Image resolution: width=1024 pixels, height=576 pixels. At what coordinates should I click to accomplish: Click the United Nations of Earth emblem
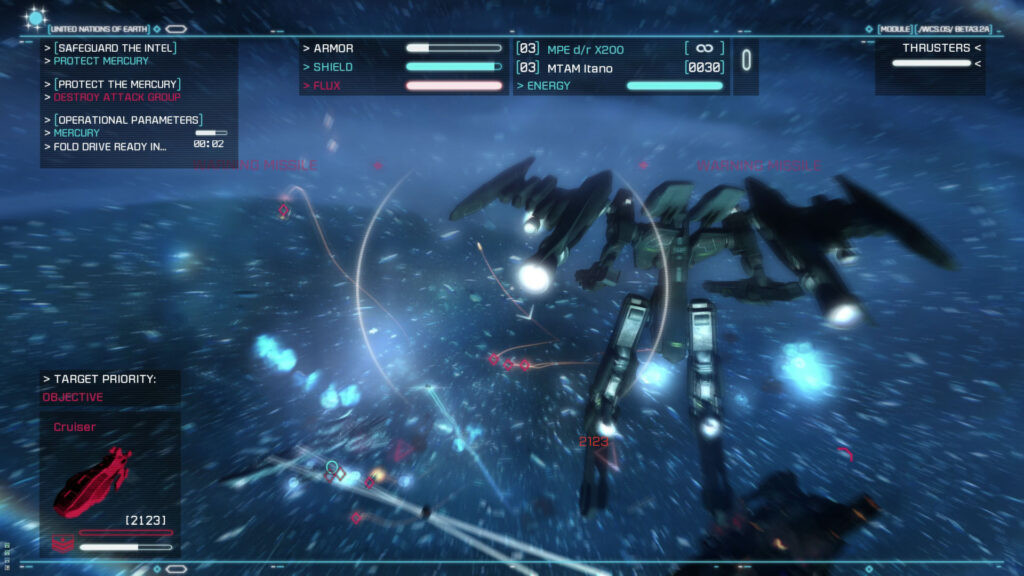[36, 17]
